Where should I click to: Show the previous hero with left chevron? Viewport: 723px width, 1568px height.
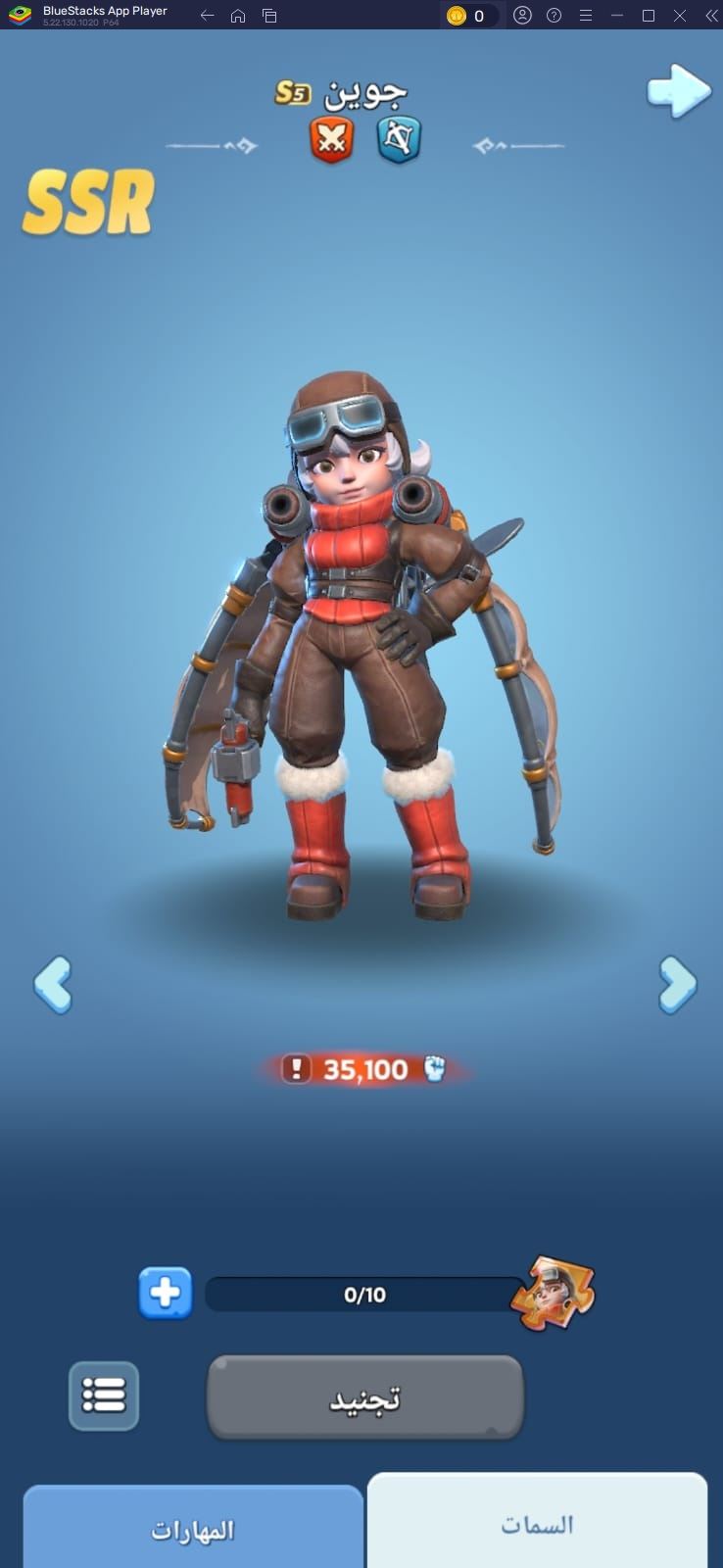(52, 984)
